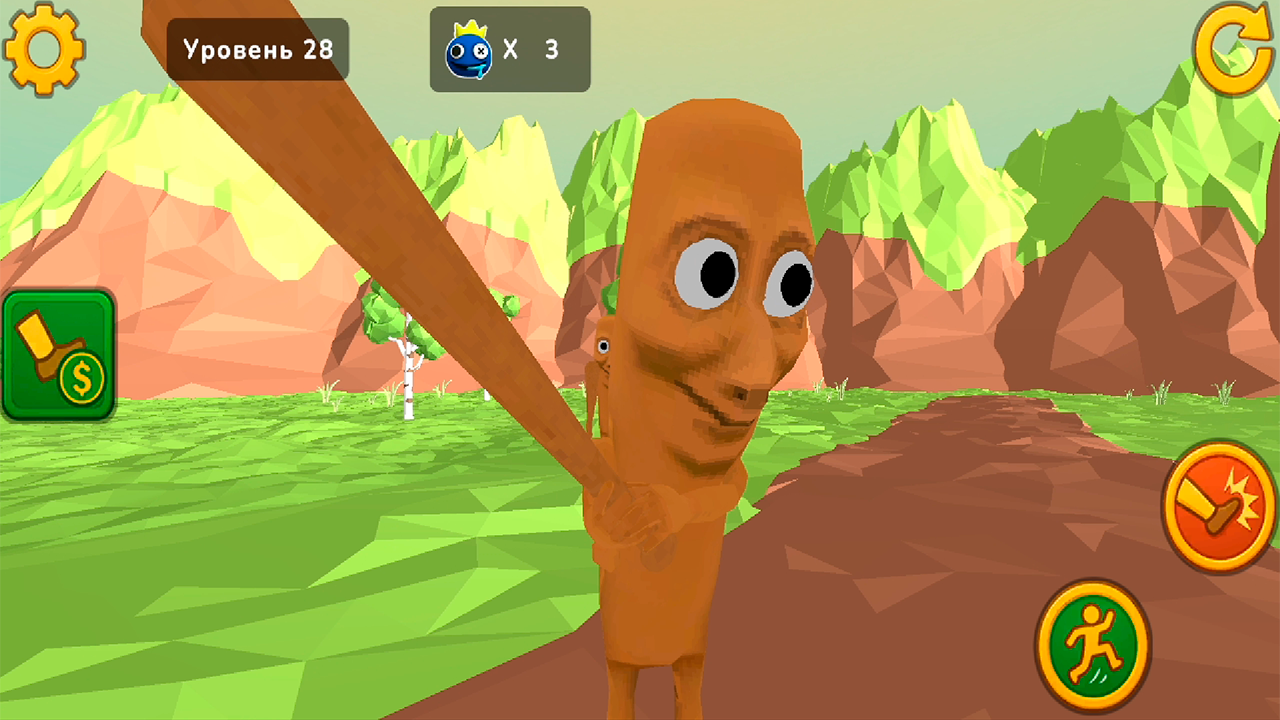Select the enemy counter panel at top

[x=510, y=48]
